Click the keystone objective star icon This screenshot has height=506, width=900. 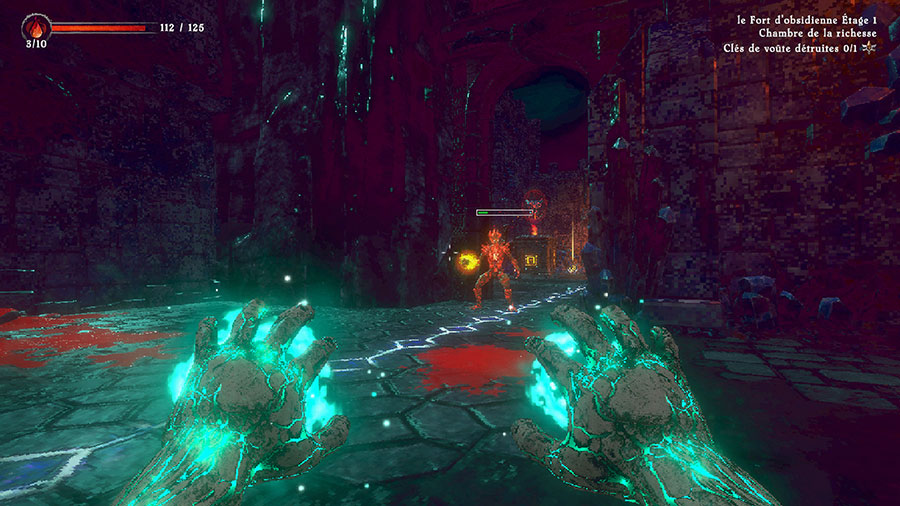click(869, 47)
